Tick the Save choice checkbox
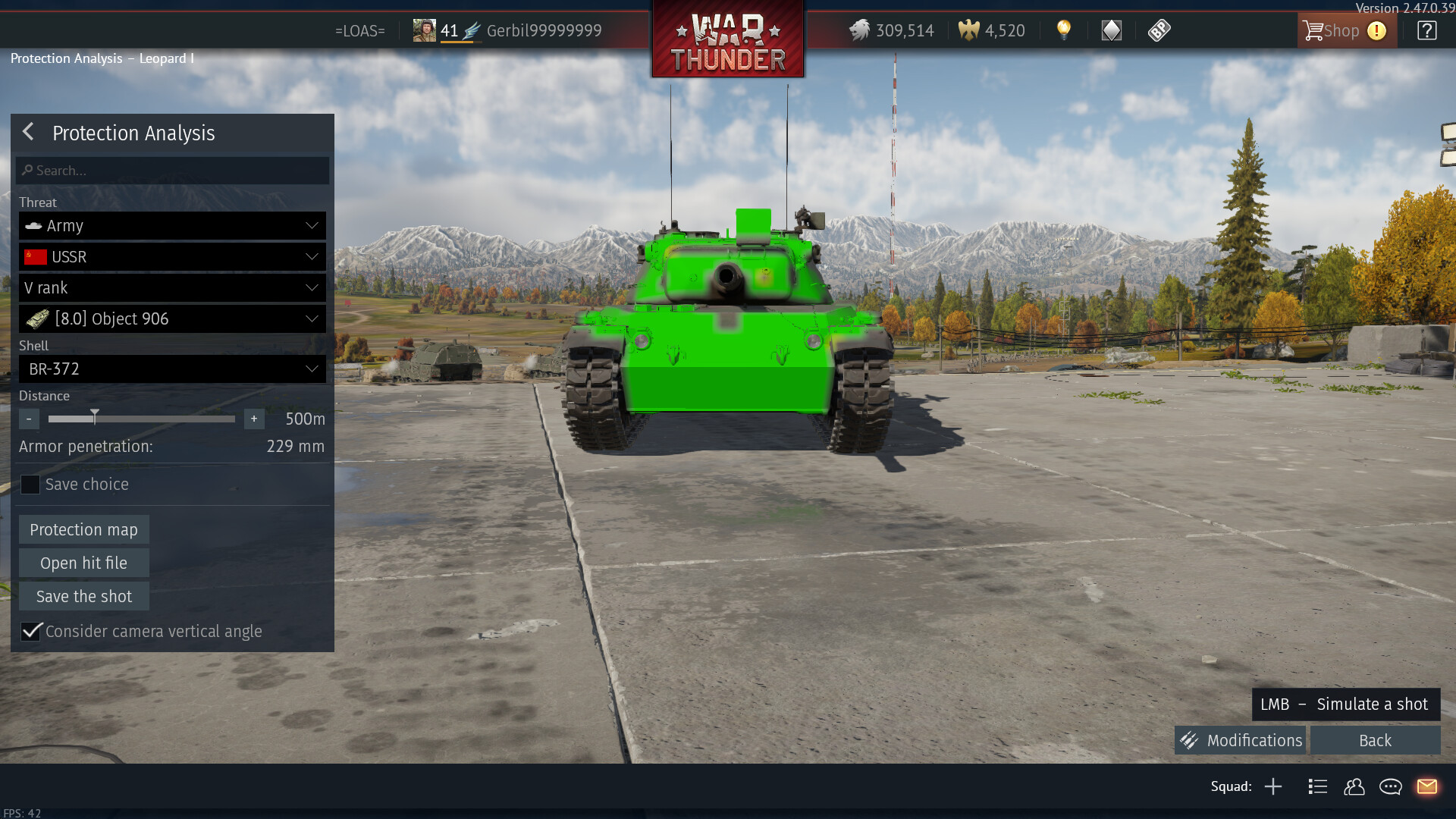 [30, 485]
